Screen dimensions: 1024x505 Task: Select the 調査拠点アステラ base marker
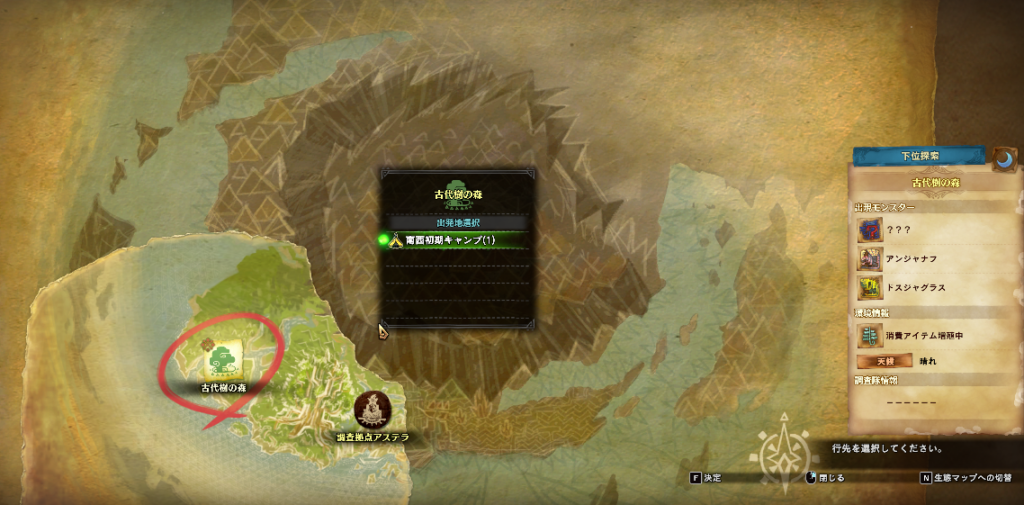point(373,409)
